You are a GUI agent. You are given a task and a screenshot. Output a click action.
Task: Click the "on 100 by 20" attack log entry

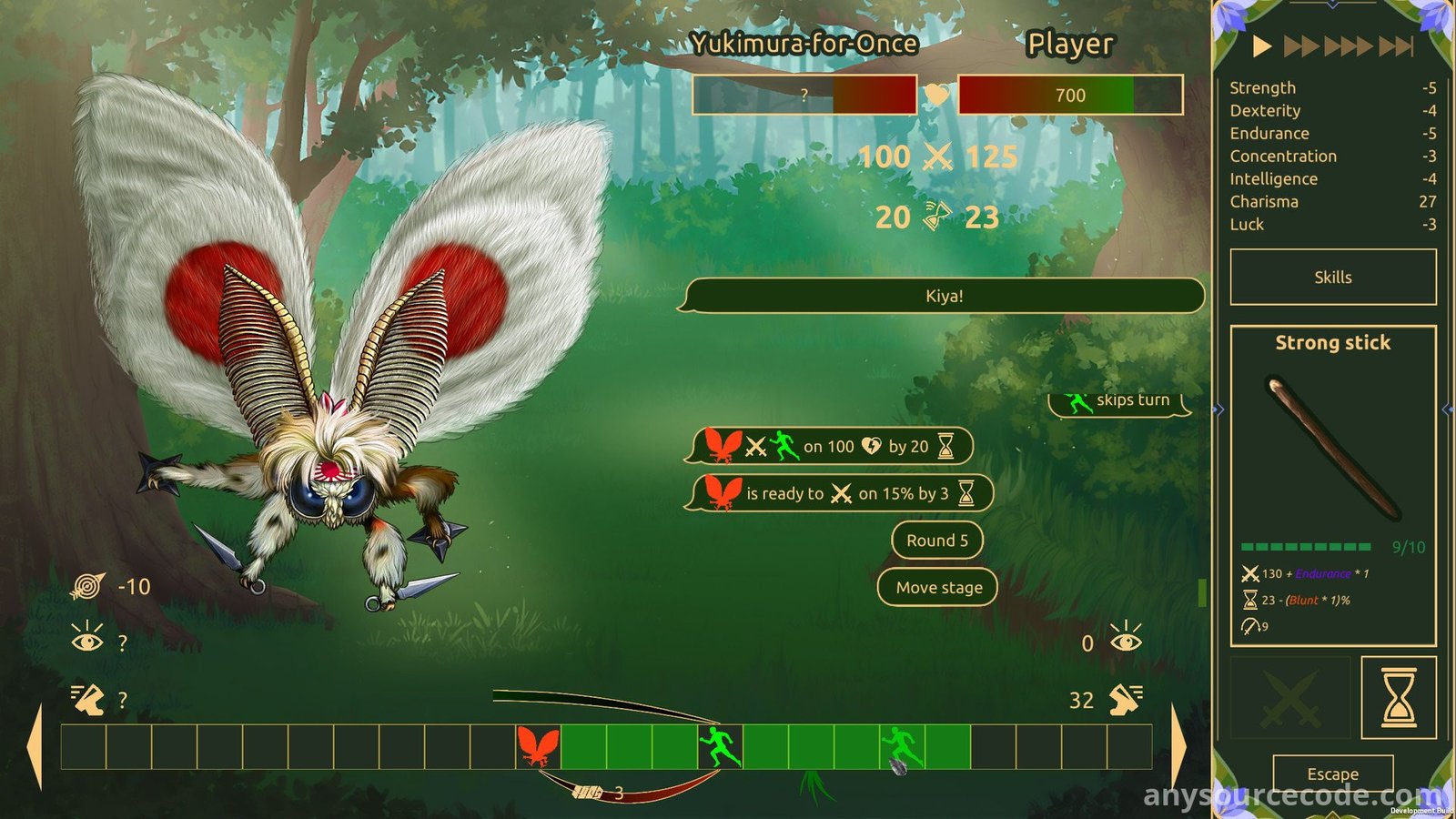[x=828, y=447]
